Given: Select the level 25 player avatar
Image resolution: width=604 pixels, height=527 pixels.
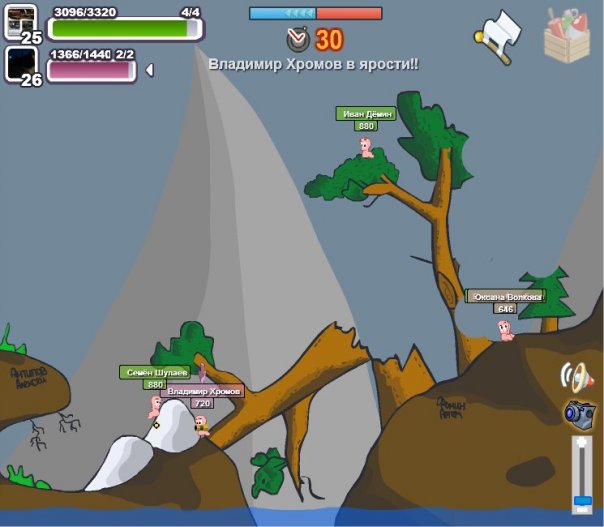Looking at the screenshot, I should [21, 20].
